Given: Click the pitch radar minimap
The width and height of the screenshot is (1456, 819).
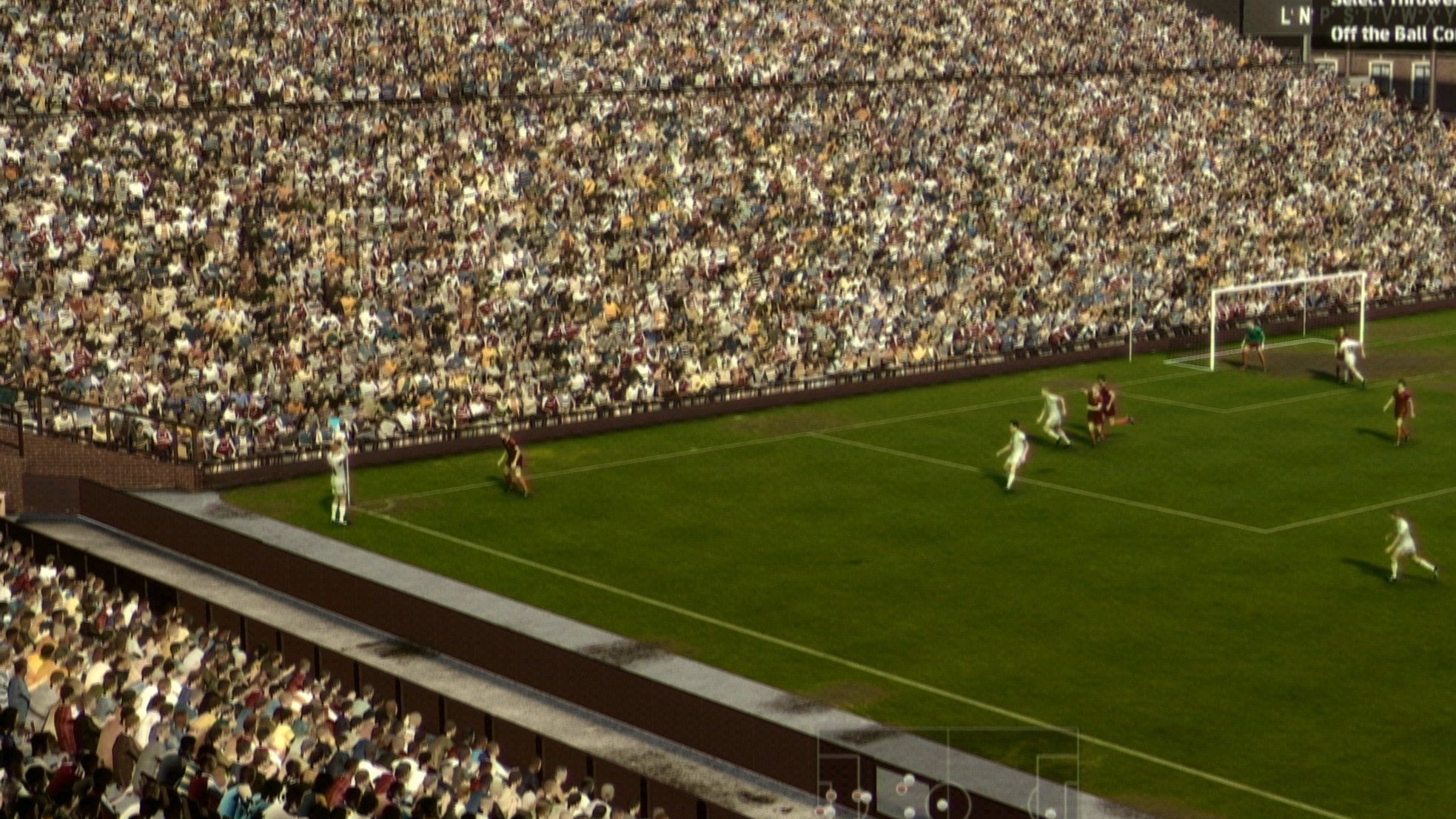Looking at the screenshot, I should pos(948,775).
